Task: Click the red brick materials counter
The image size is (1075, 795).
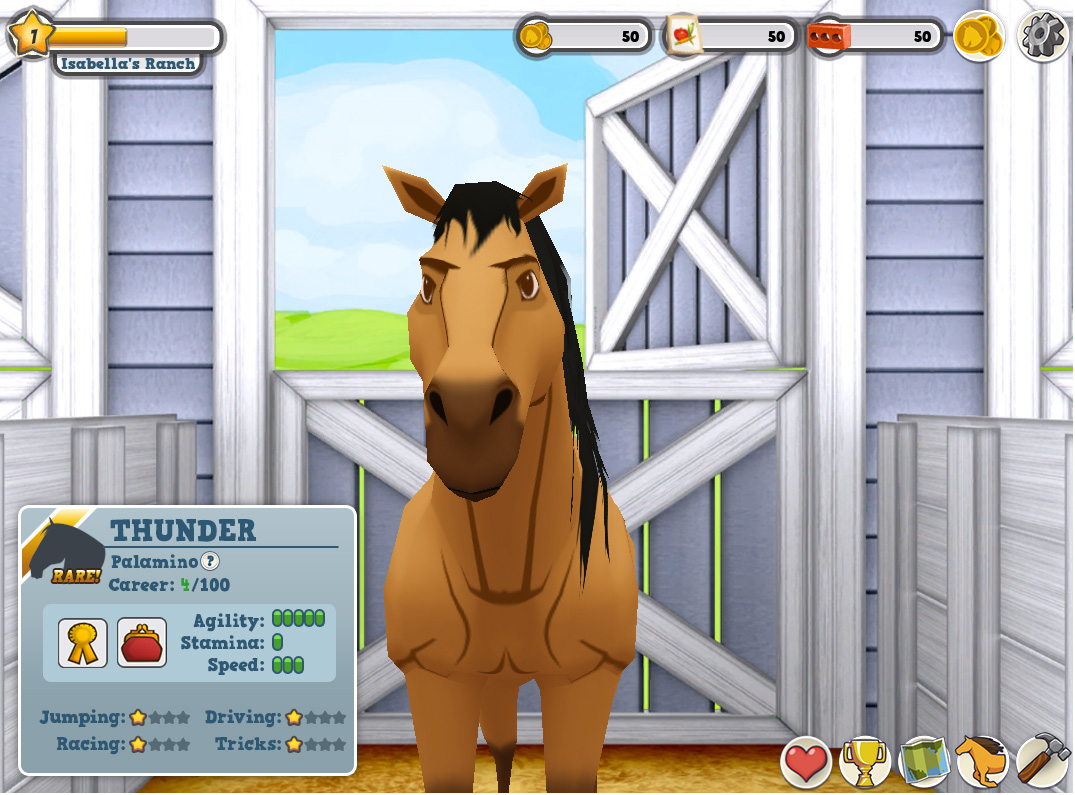Action: (875, 37)
